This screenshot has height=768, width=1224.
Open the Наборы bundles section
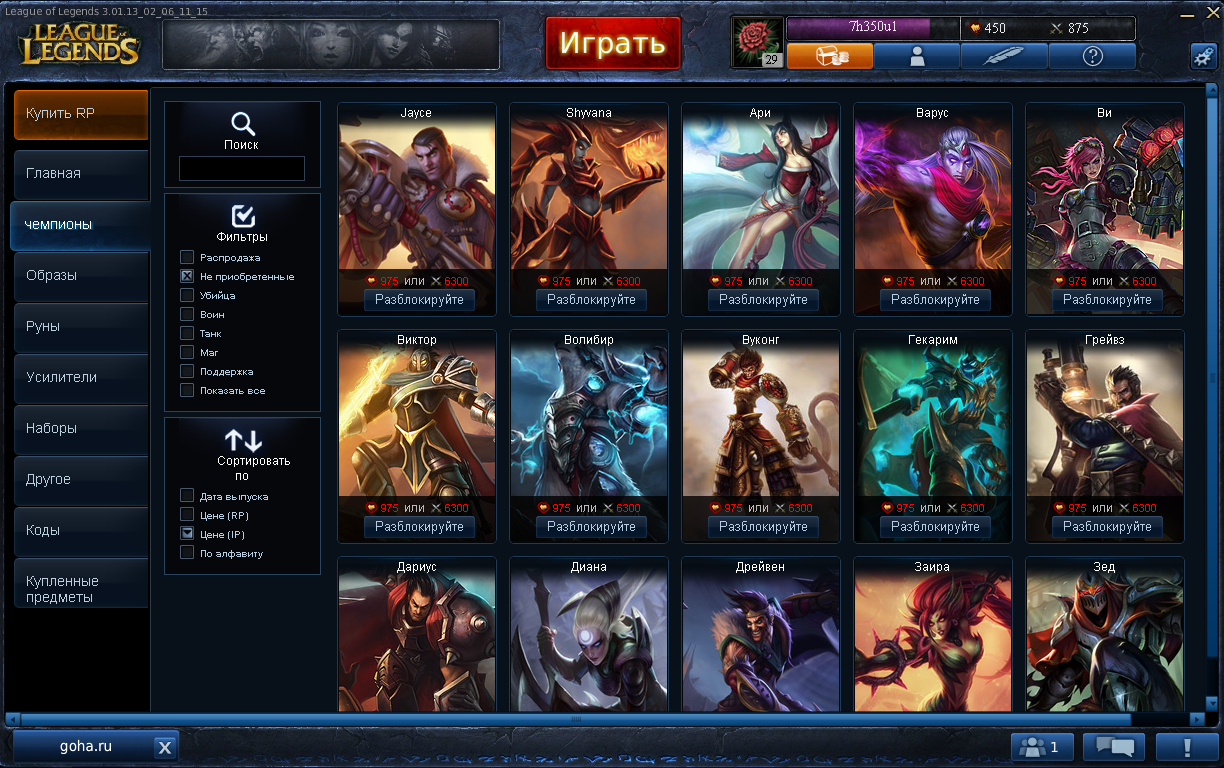[x=80, y=428]
